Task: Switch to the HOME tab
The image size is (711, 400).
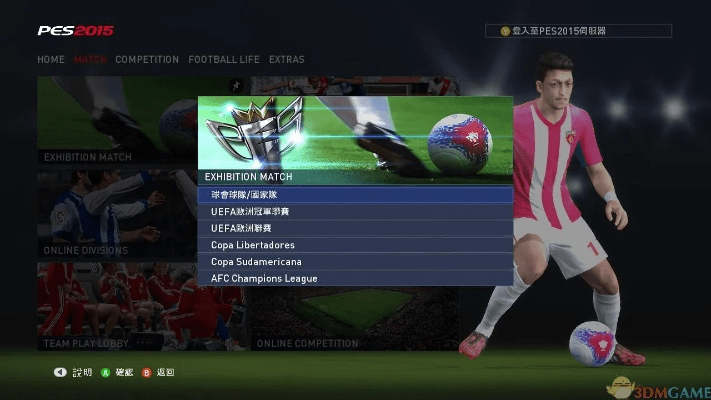Action: click(51, 60)
